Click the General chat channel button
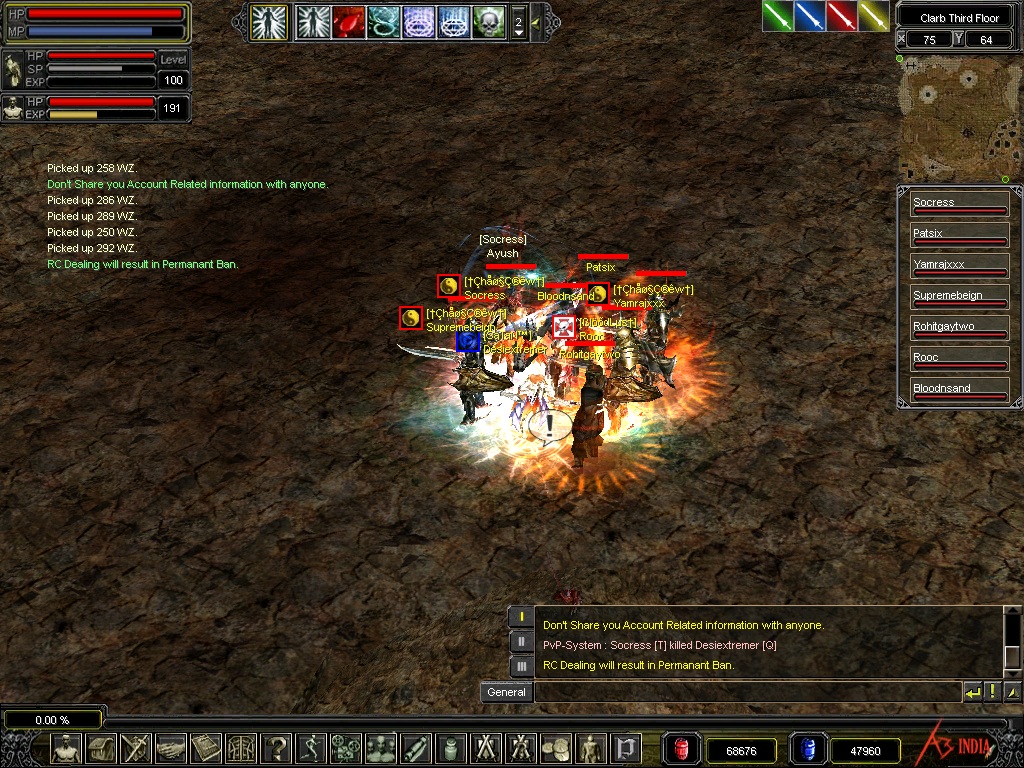1024x768 pixels. (x=506, y=692)
